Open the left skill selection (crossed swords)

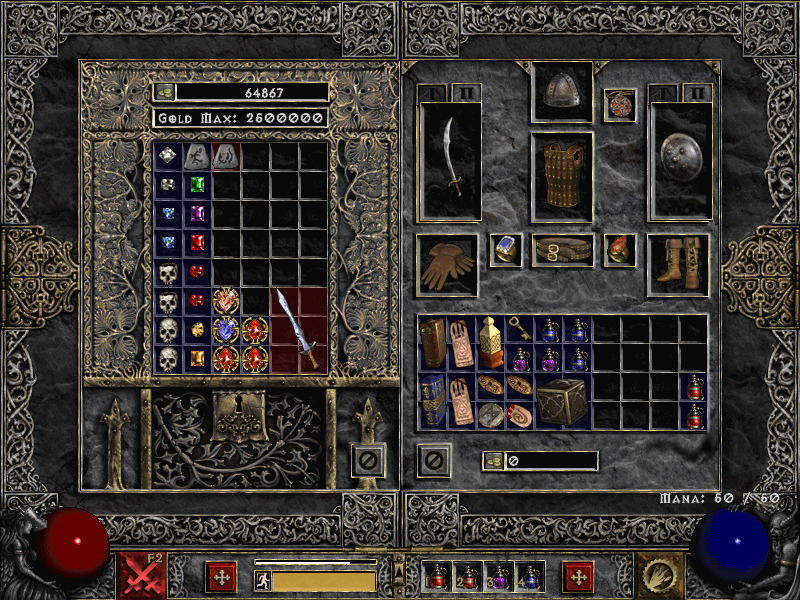point(142,576)
